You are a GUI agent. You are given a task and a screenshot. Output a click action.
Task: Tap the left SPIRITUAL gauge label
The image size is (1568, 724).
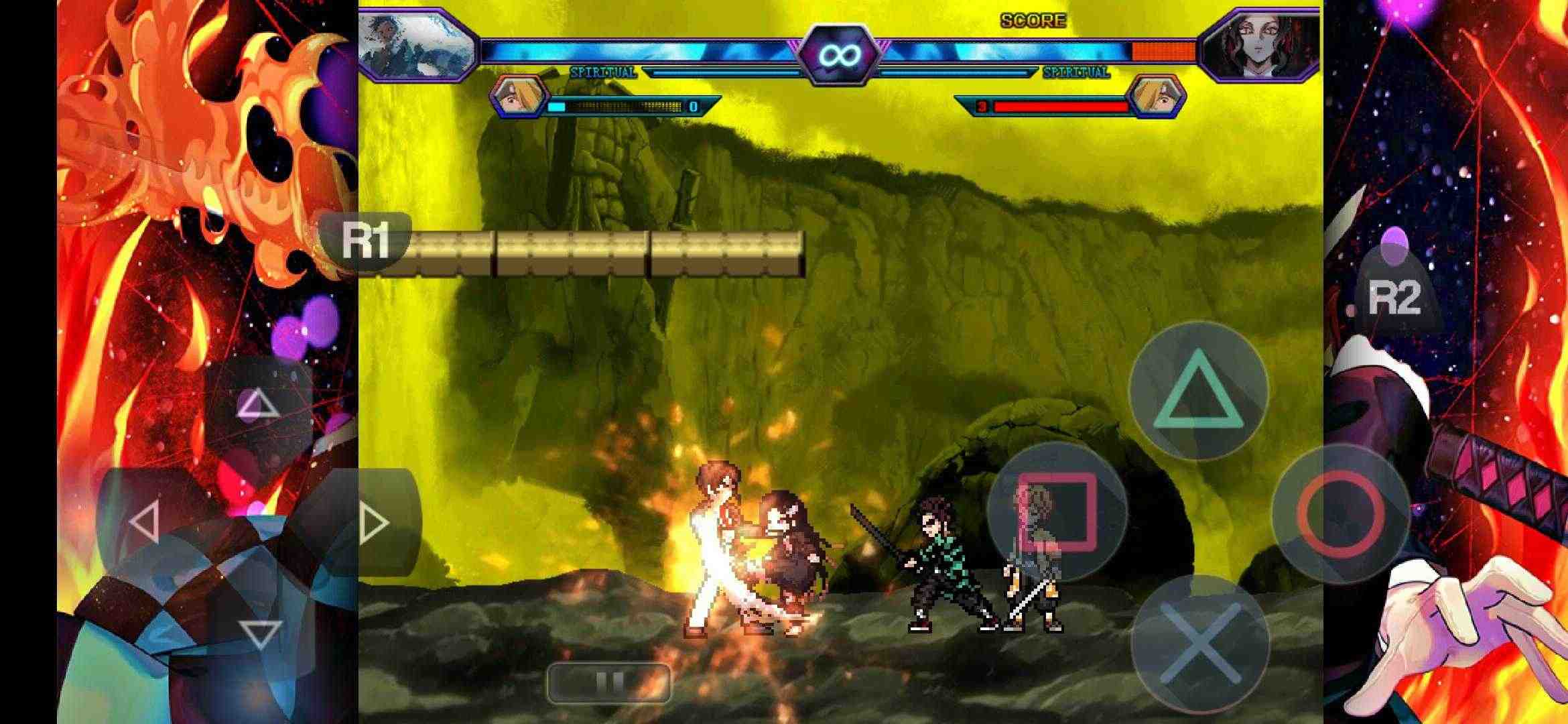[602, 70]
